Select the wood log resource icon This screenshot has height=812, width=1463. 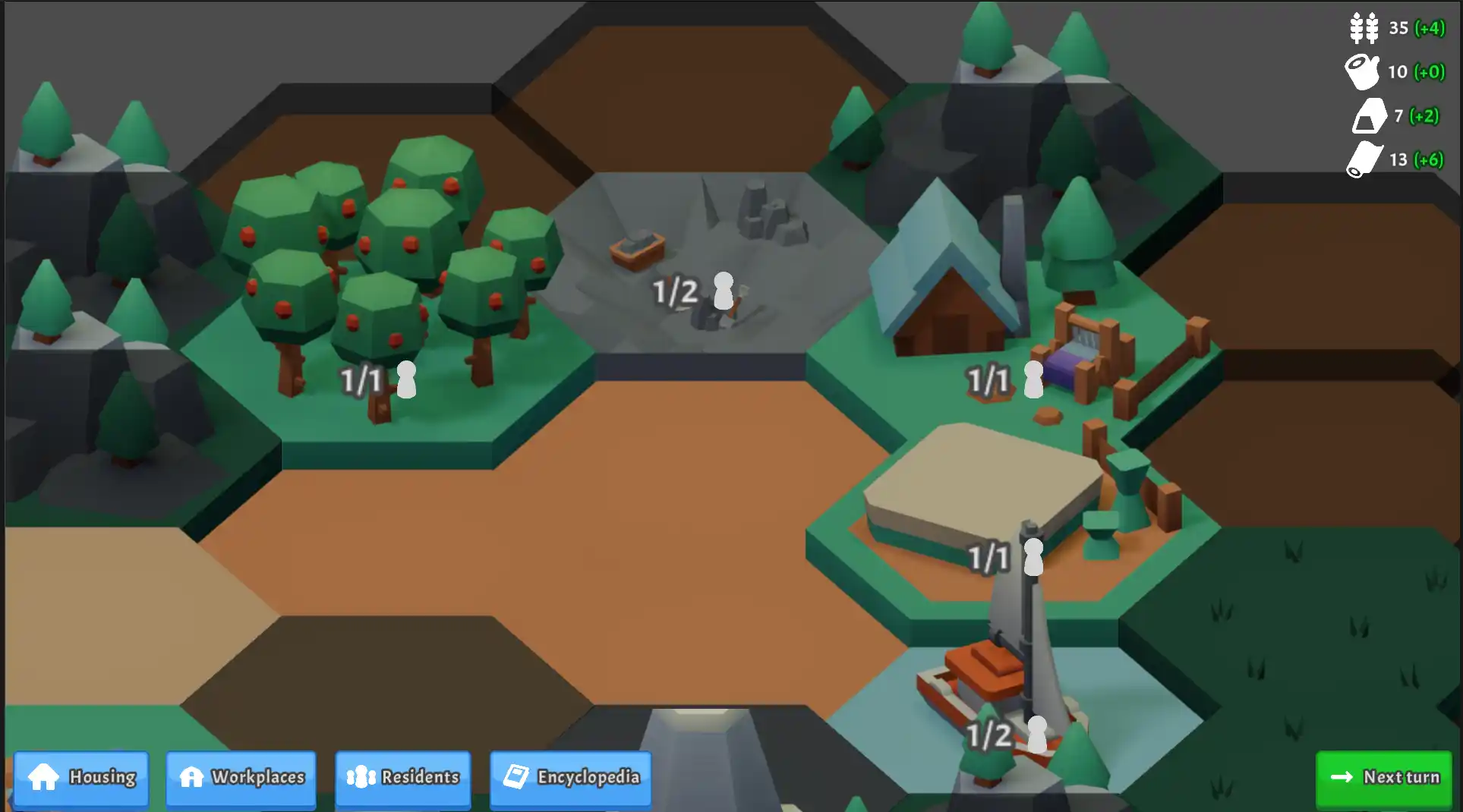click(x=1364, y=72)
